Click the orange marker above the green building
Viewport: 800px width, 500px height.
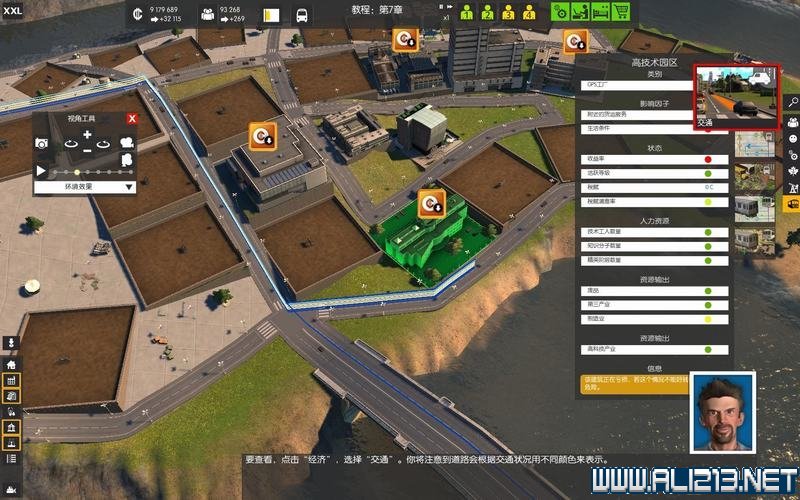point(432,203)
